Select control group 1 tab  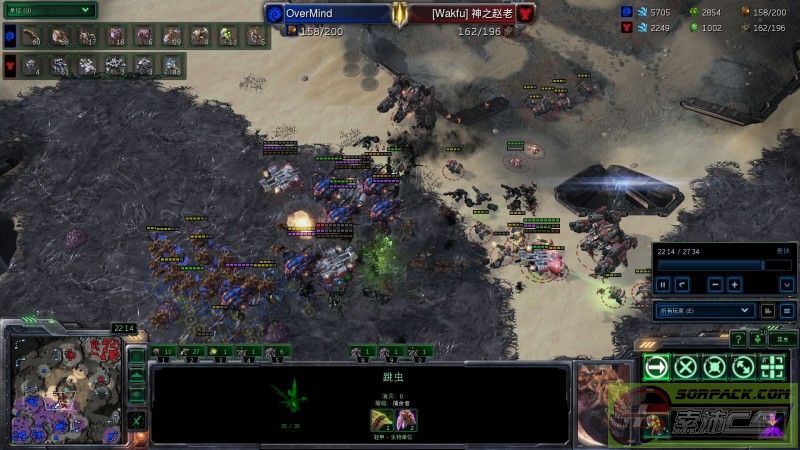pos(163,351)
